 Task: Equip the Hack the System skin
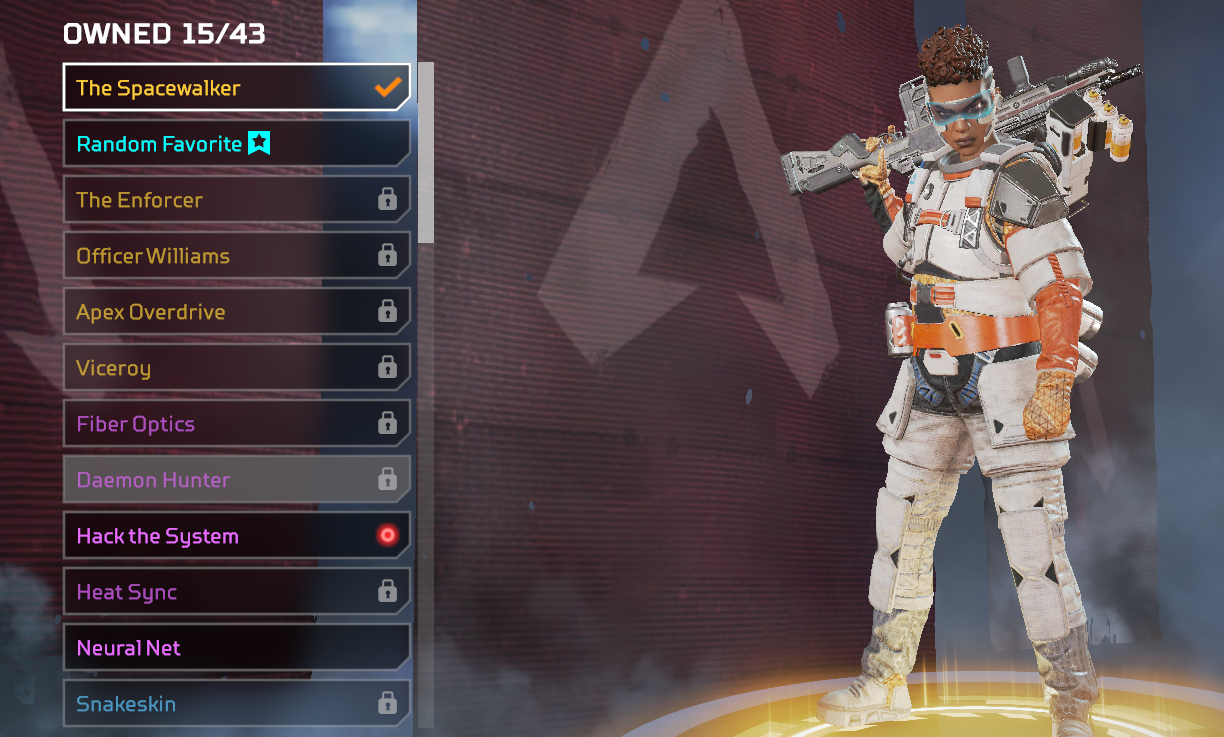pyautogui.click(x=236, y=536)
